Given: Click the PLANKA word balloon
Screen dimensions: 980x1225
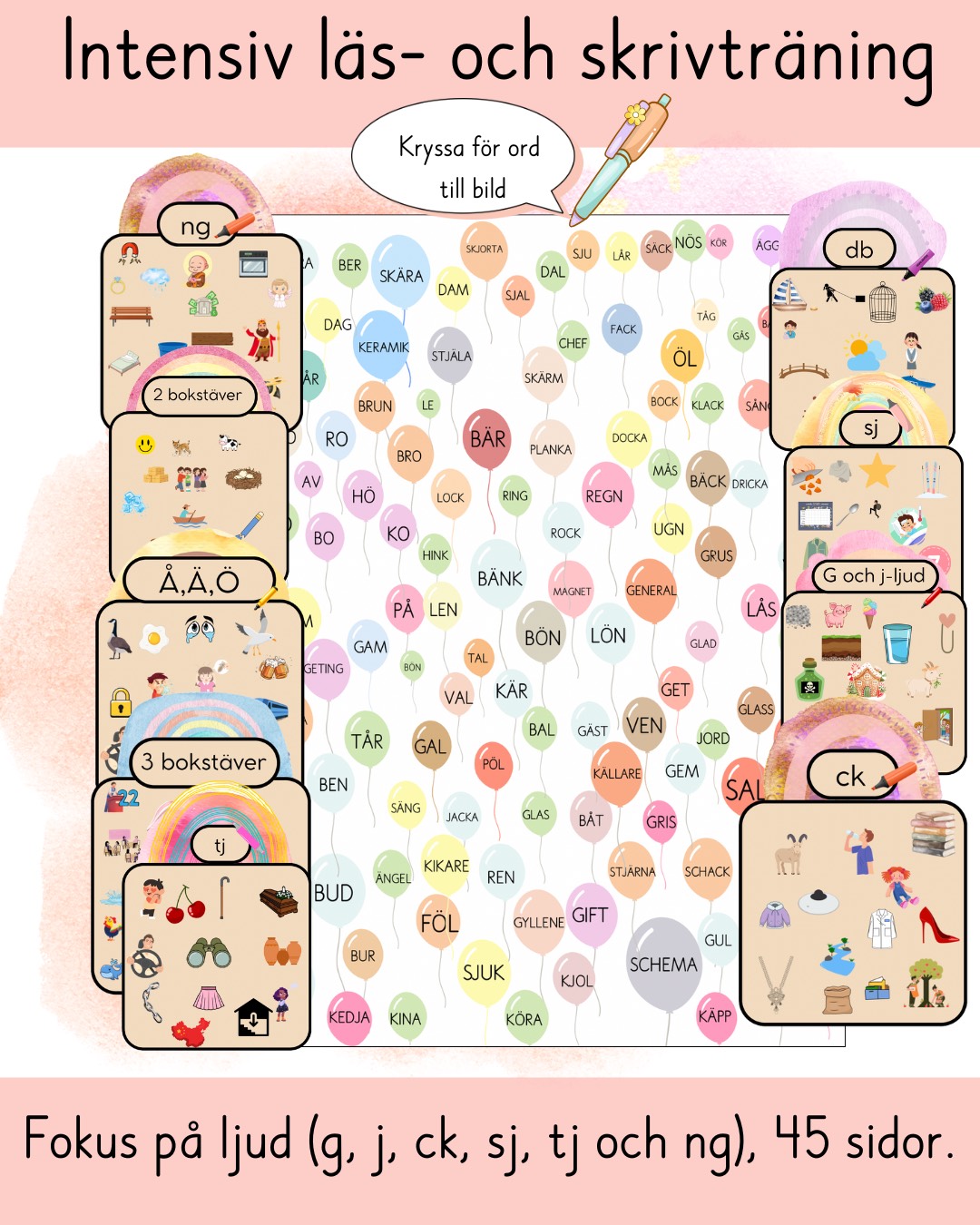Looking at the screenshot, I should pos(551,449).
